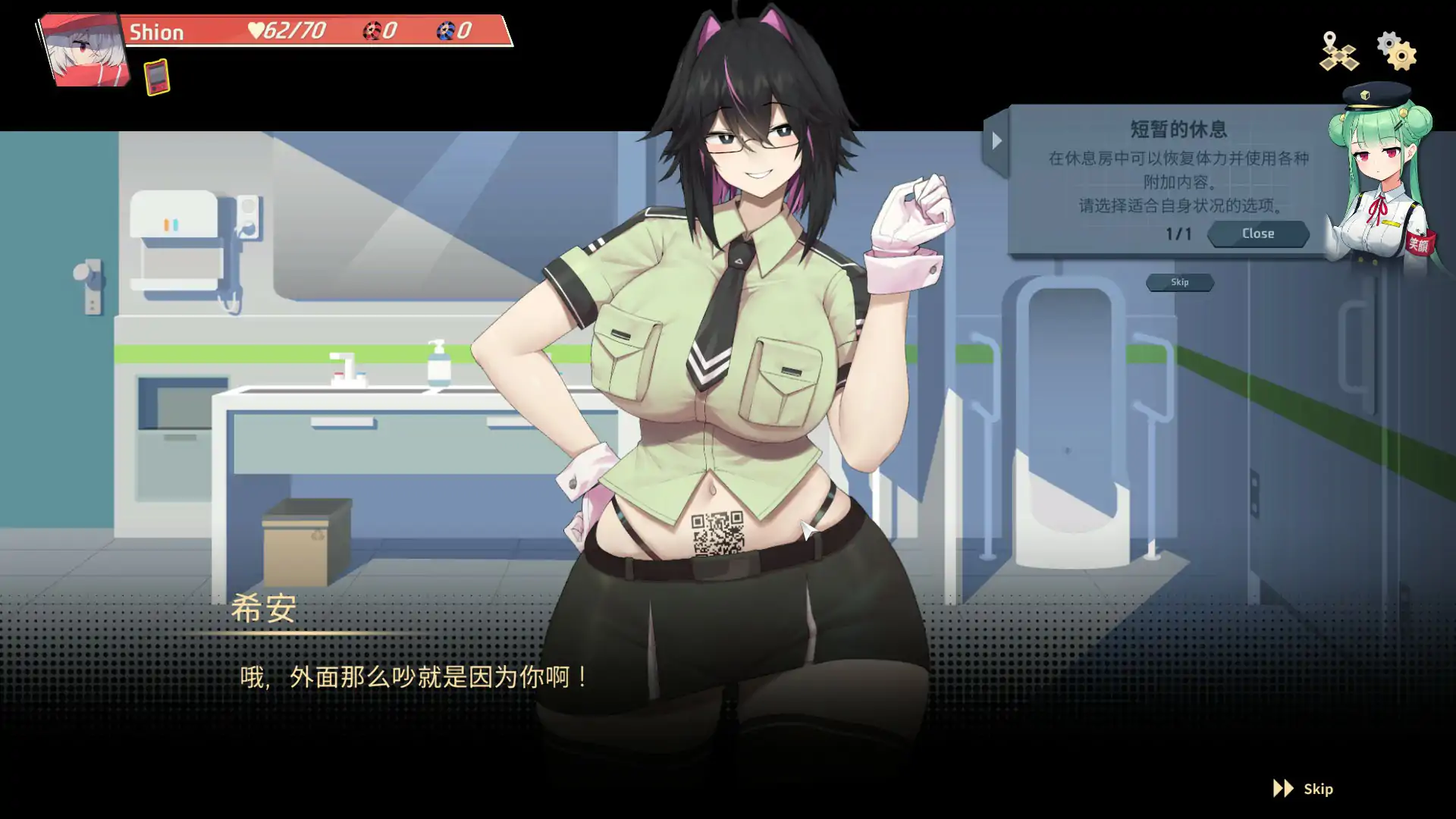Viewport: 1456px width, 819px height.
Task: Click the double-arrow icon next to bottom Skip
Action: (x=1284, y=789)
